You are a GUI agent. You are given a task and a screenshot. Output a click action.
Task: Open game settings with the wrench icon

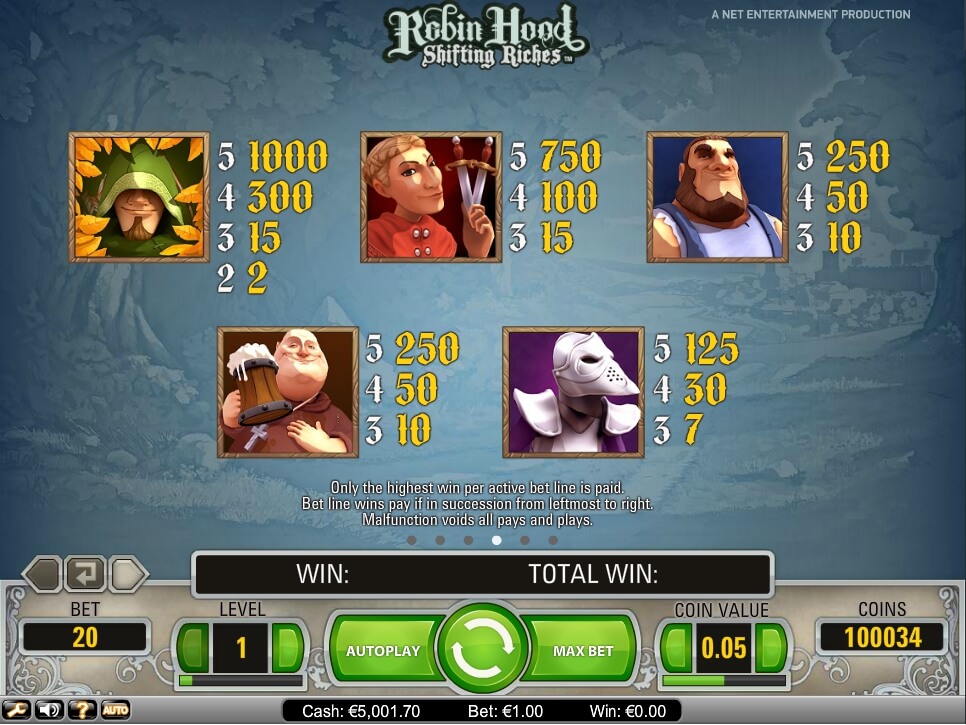coord(17,710)
